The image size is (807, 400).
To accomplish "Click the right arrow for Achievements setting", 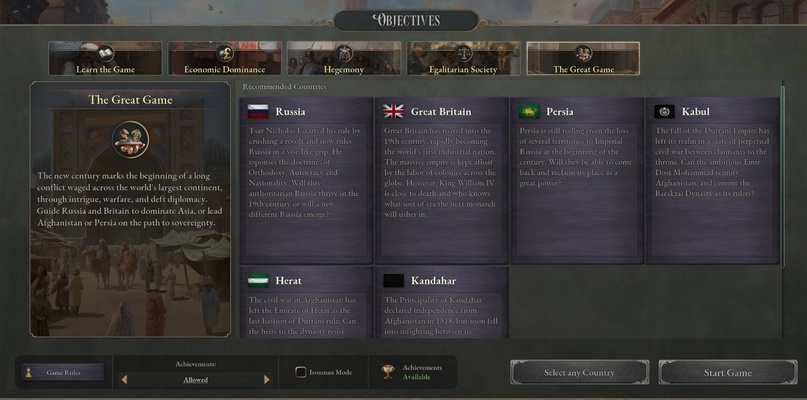I will coord(267,380).
